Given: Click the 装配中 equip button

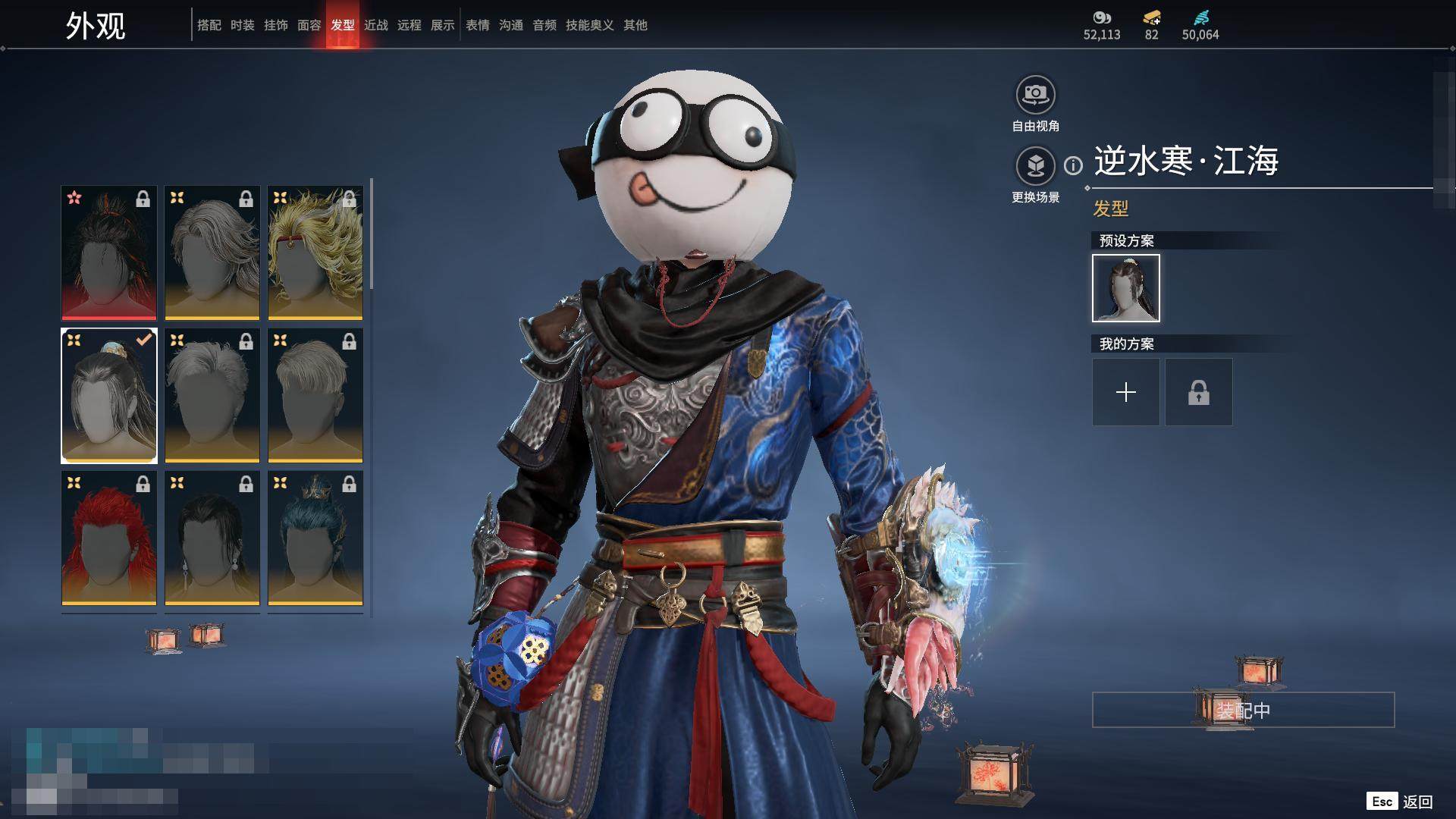Looking at the screenshot, I should (1243, 711).
